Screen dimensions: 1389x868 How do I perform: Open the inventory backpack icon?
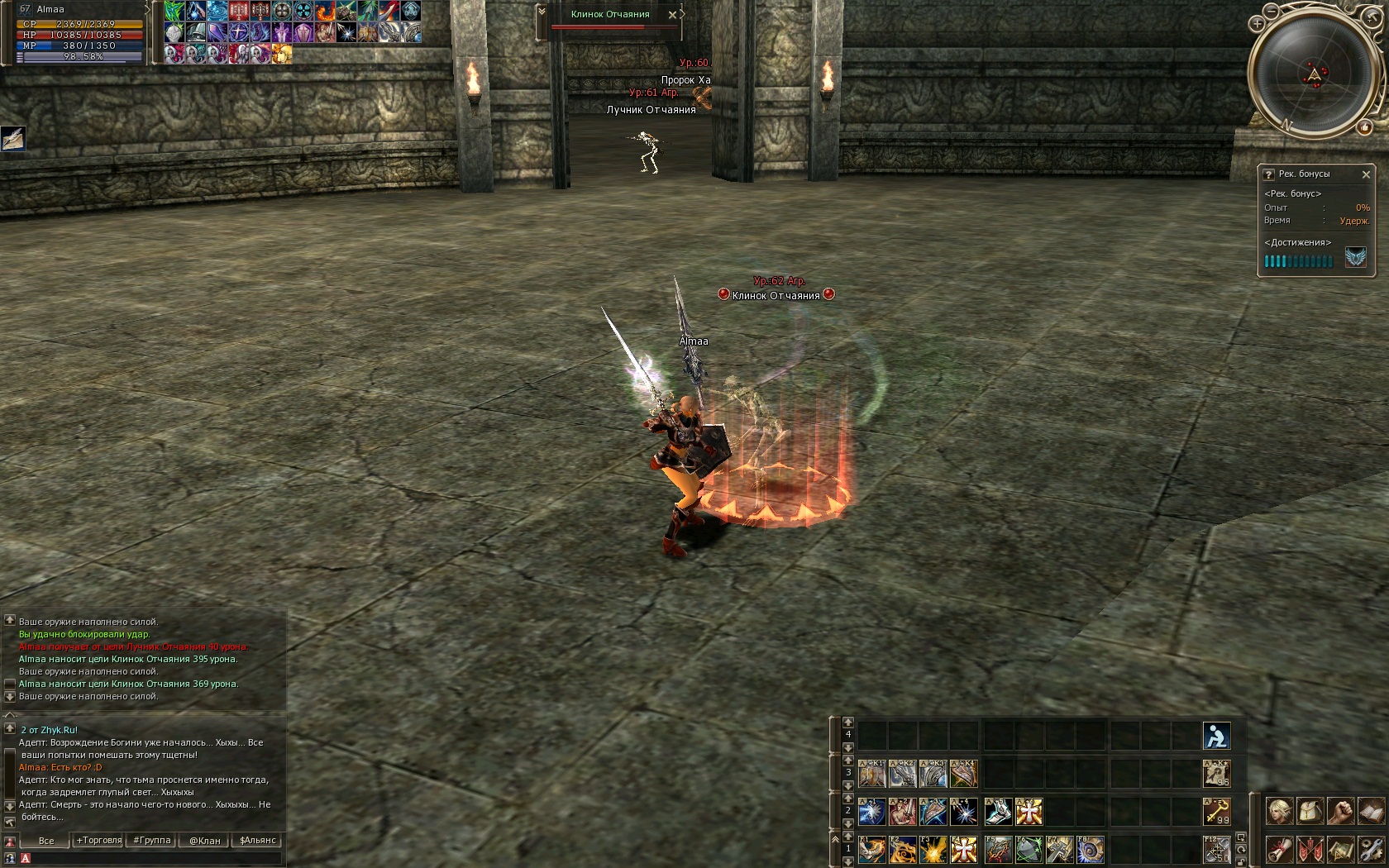coord(1310,811)
